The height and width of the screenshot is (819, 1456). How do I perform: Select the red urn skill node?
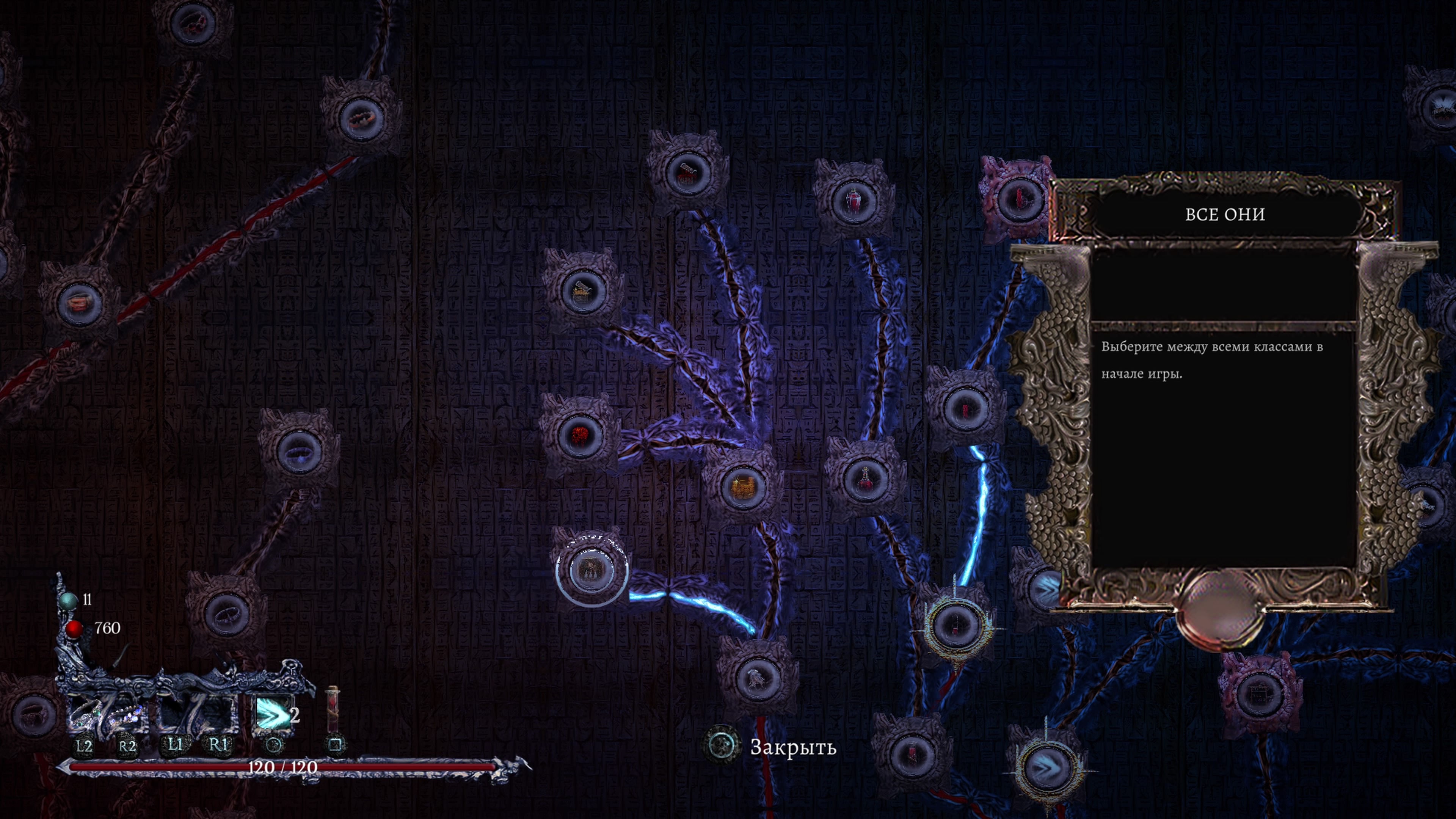coord(854,198)
